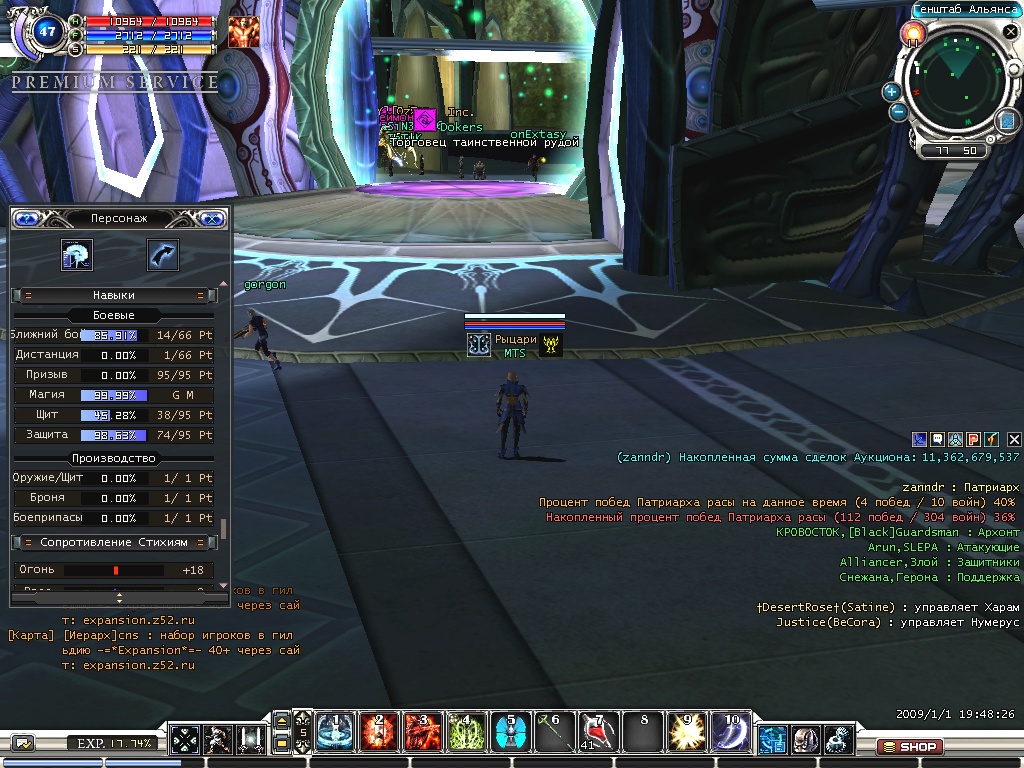Viewport: 1024px width, 768px height.
Task: Use the fiery skill in slot 2
Action: 378,733
